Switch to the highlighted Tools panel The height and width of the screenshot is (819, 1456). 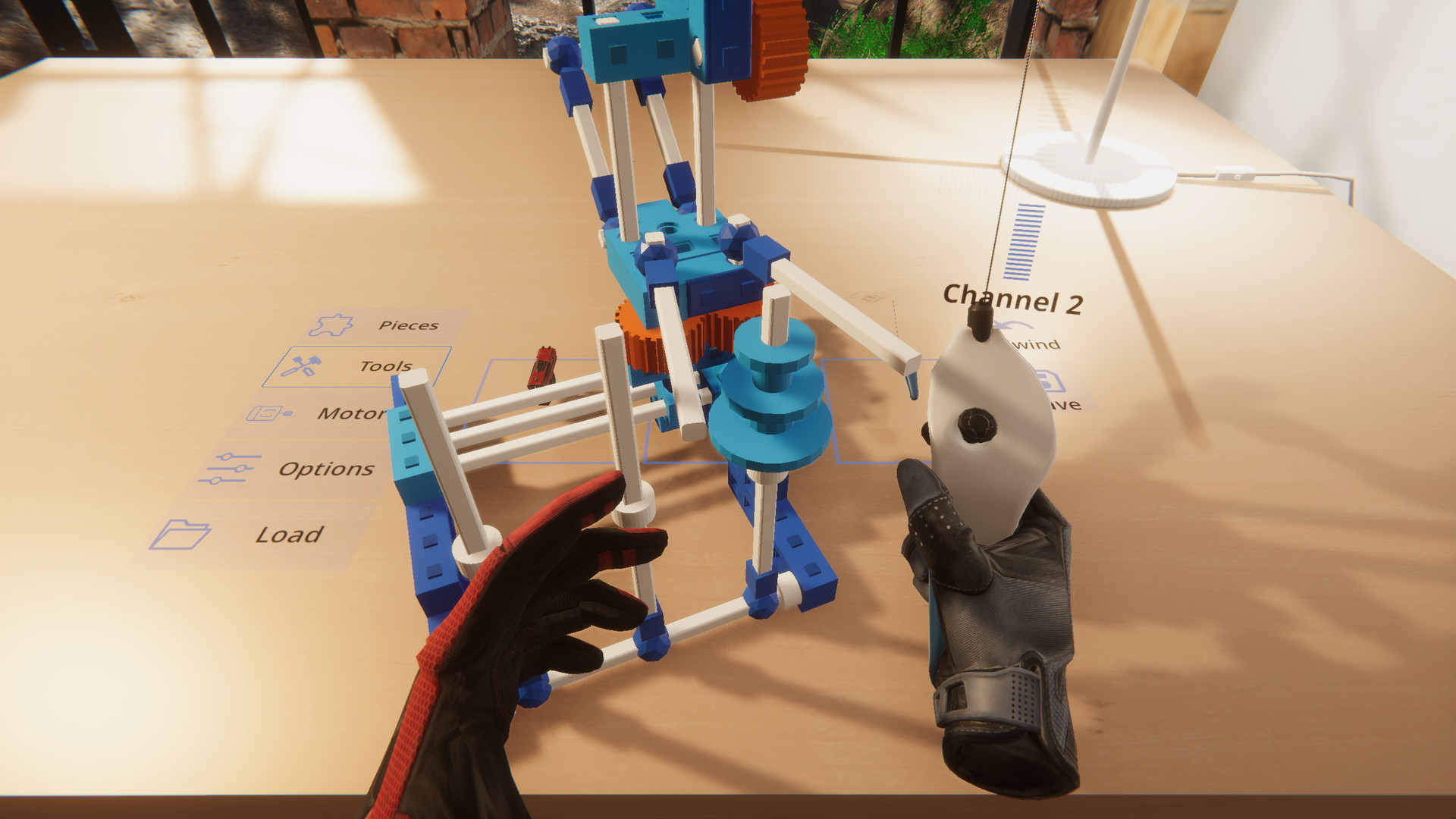[x=385, y=365]
